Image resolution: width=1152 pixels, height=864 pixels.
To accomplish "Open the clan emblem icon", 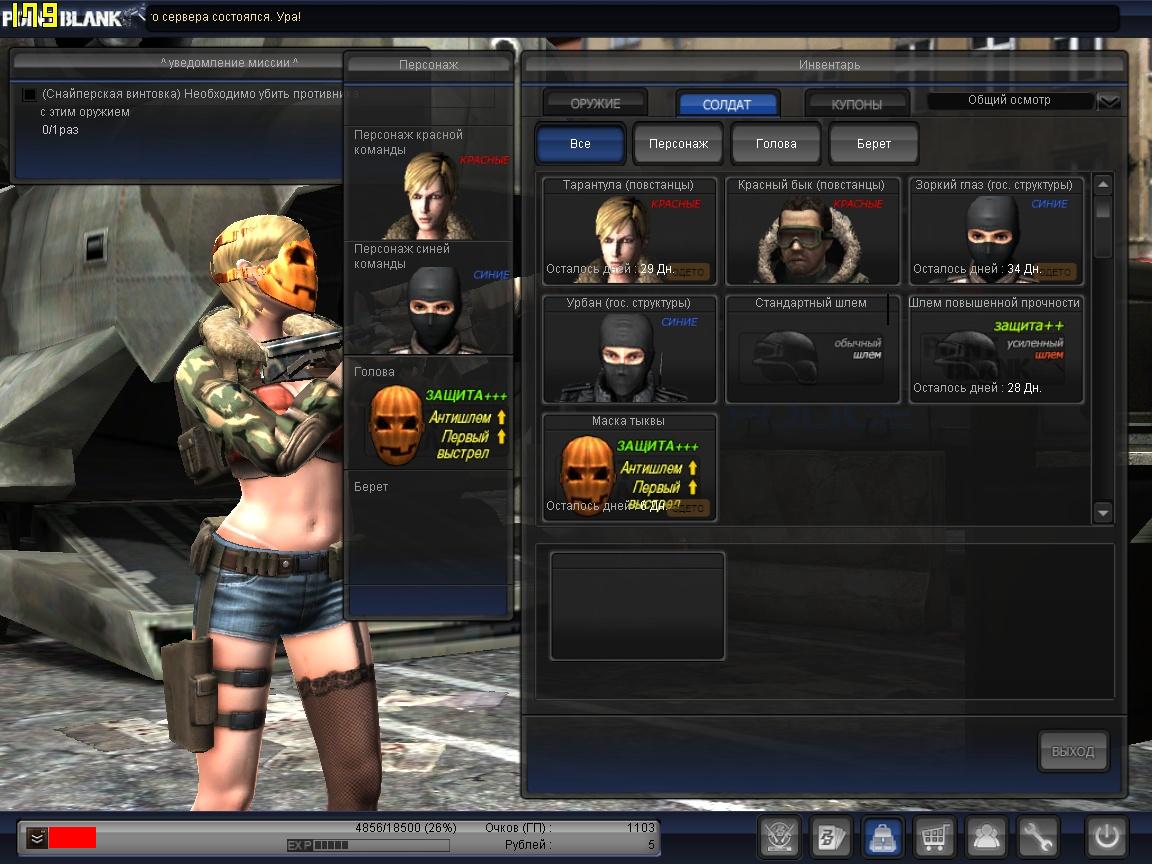I will 779,836.
